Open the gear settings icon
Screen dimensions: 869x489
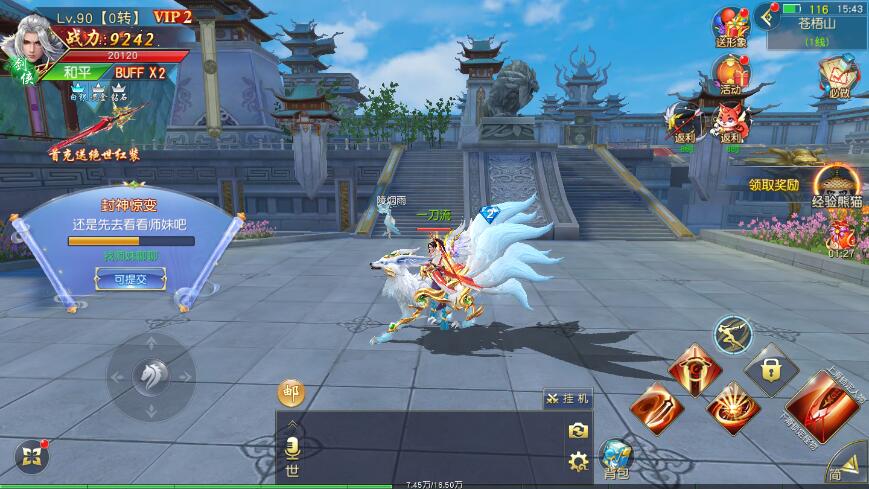pyautogui.click(x=577, y=461)
